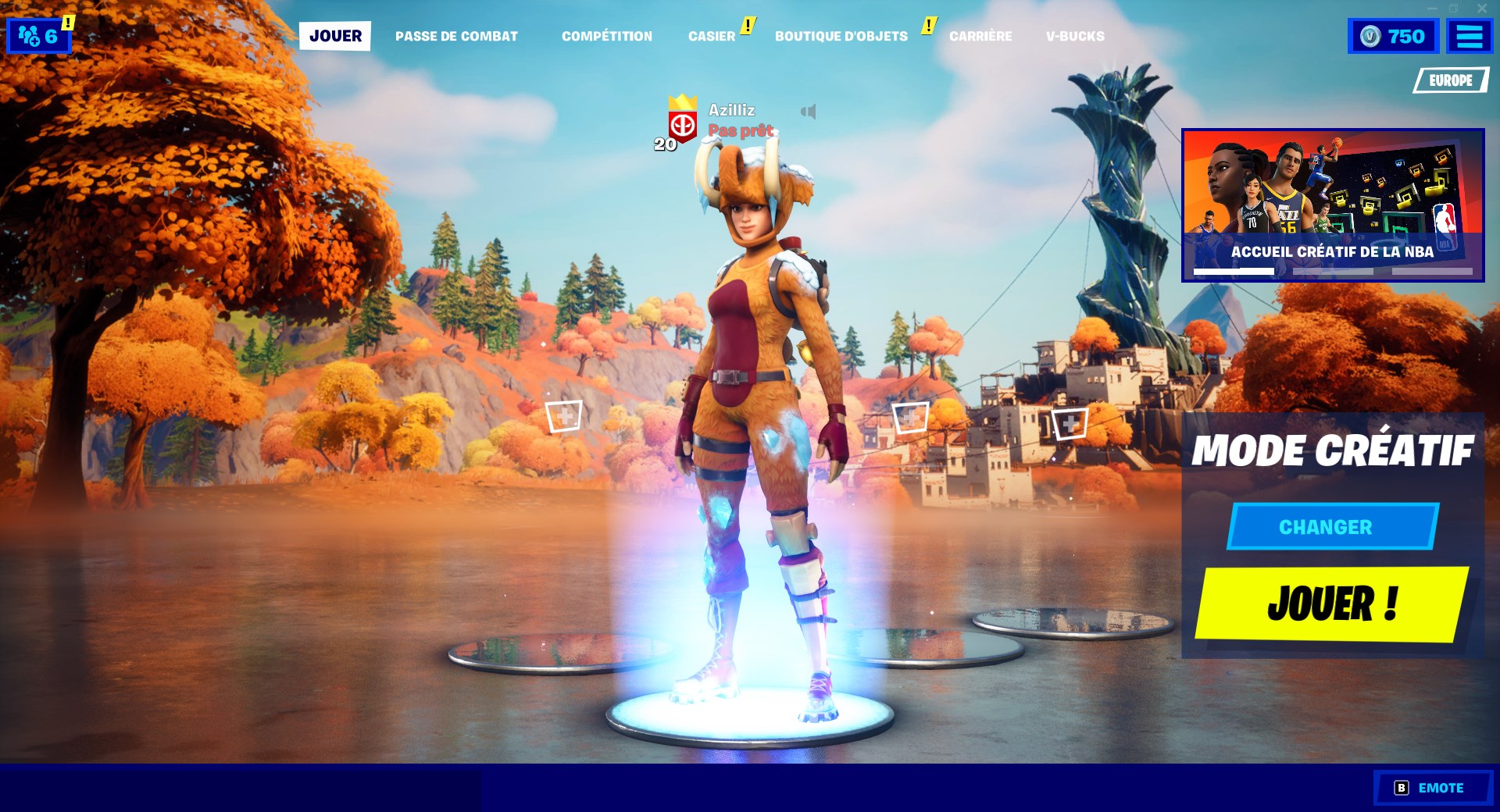
Task: Open the EUROPE region selector
Action: click(1449, 79)
